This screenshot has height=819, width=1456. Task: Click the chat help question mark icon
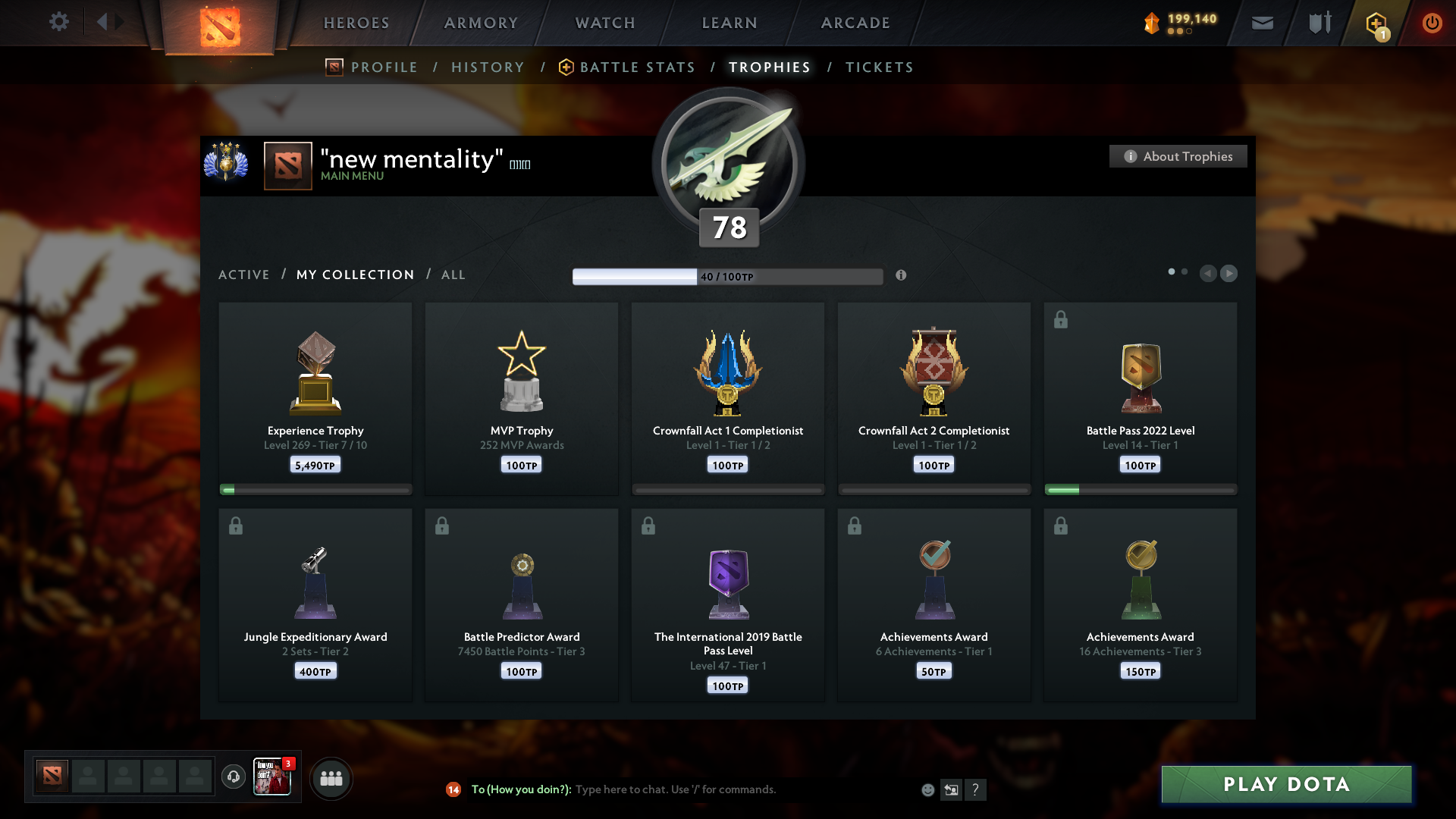pyautogui.click(x=977, y=789)
